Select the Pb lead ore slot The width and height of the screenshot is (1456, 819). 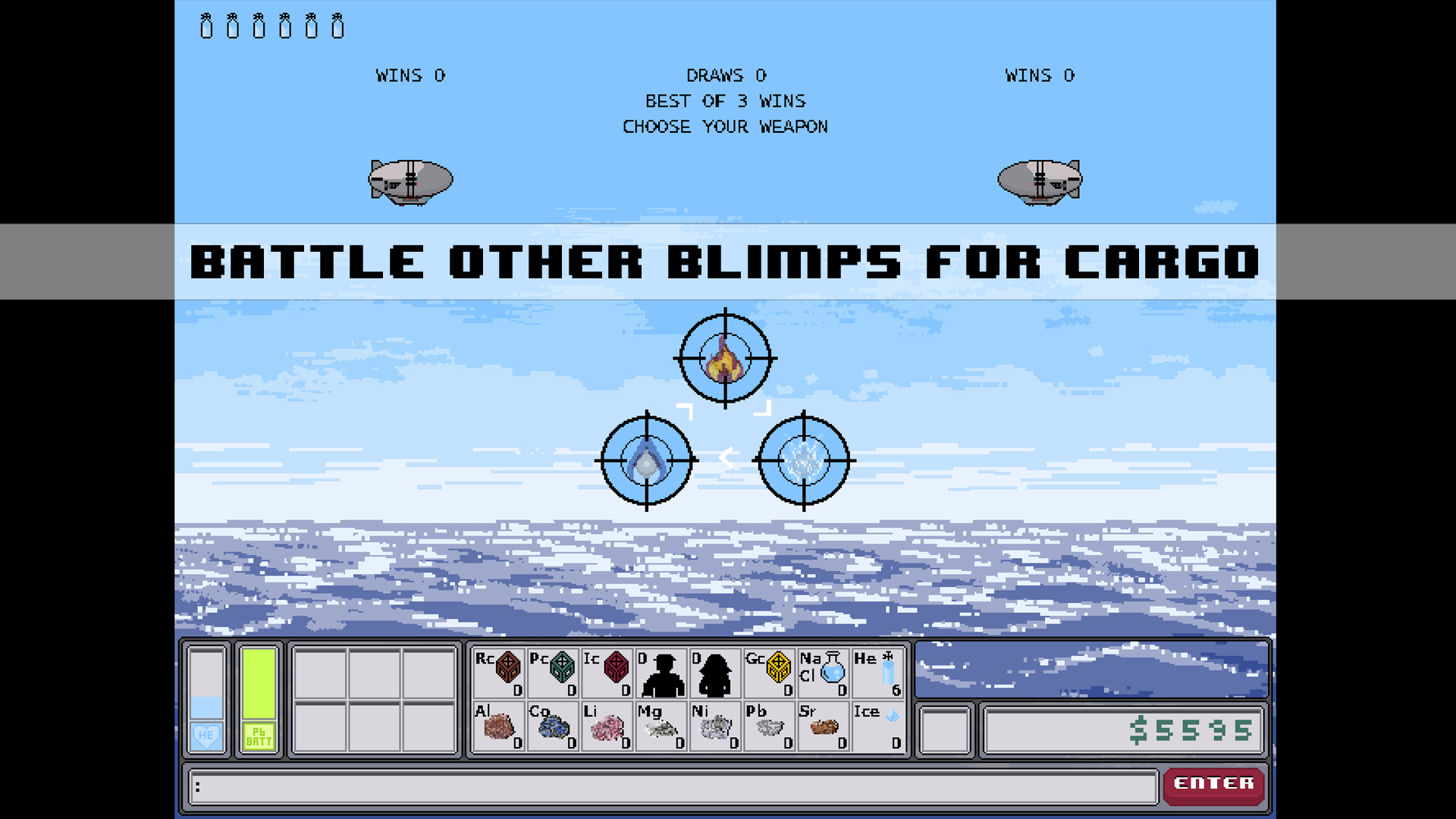point(768,728)
